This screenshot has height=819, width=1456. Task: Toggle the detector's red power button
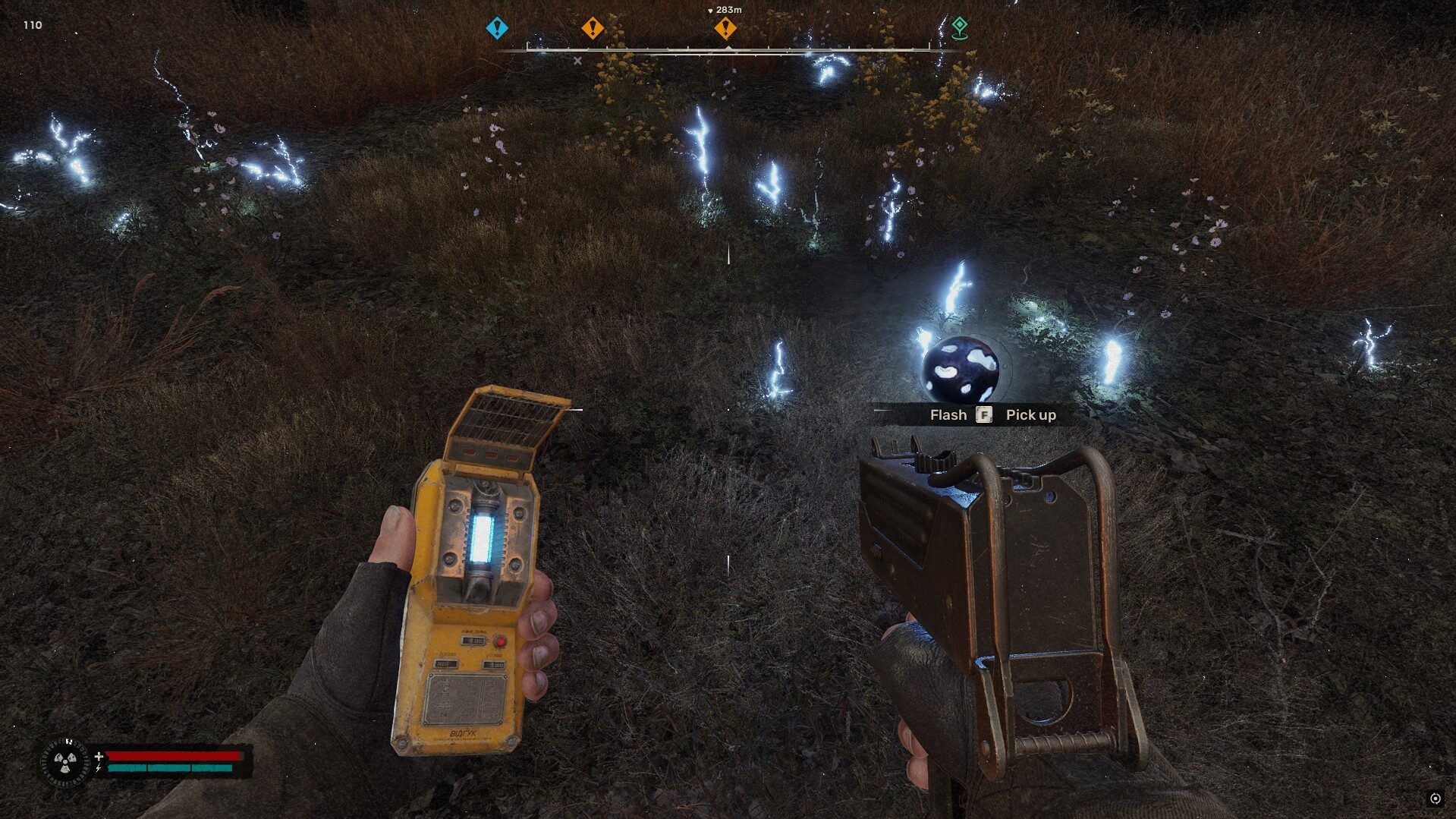coord(501,640)
